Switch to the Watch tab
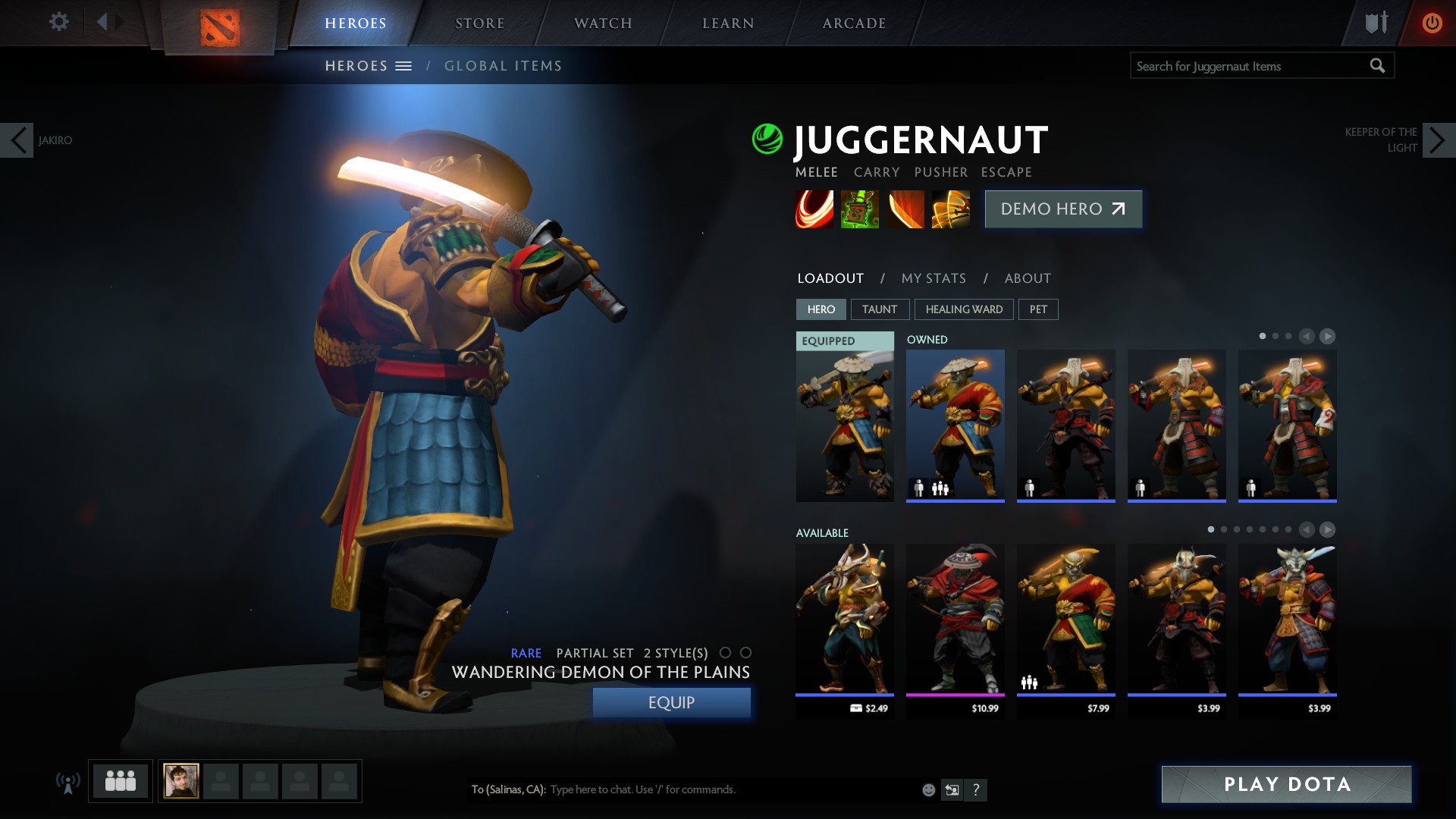Image resolution: width=1456 pixels, height=819 pixels. (603, 24)
